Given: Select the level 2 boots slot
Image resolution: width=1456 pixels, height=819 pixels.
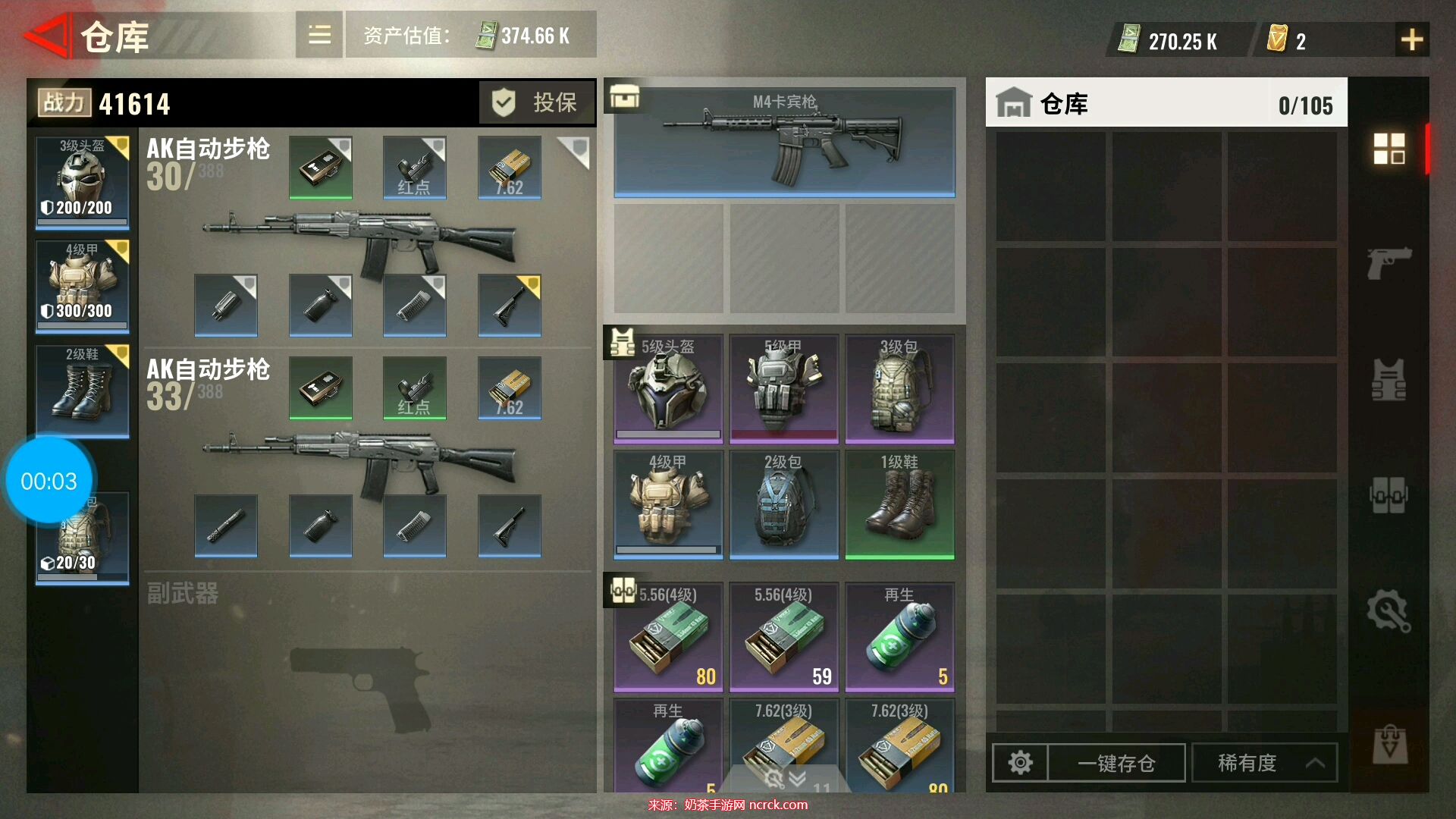Looking at the screenshot, I should (x=83, y=390).
